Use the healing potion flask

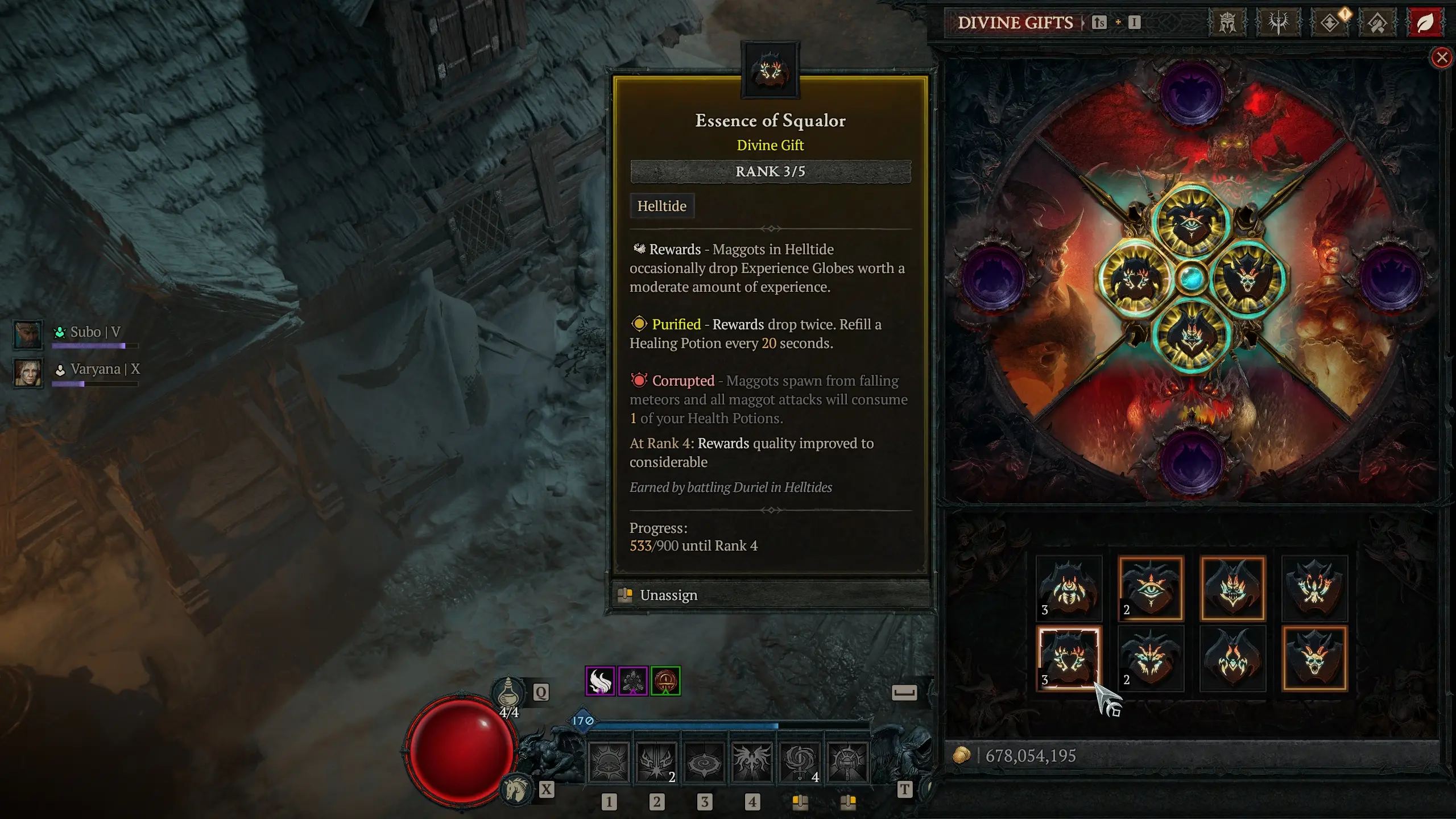pyautogui.click(x=508, y=694)
